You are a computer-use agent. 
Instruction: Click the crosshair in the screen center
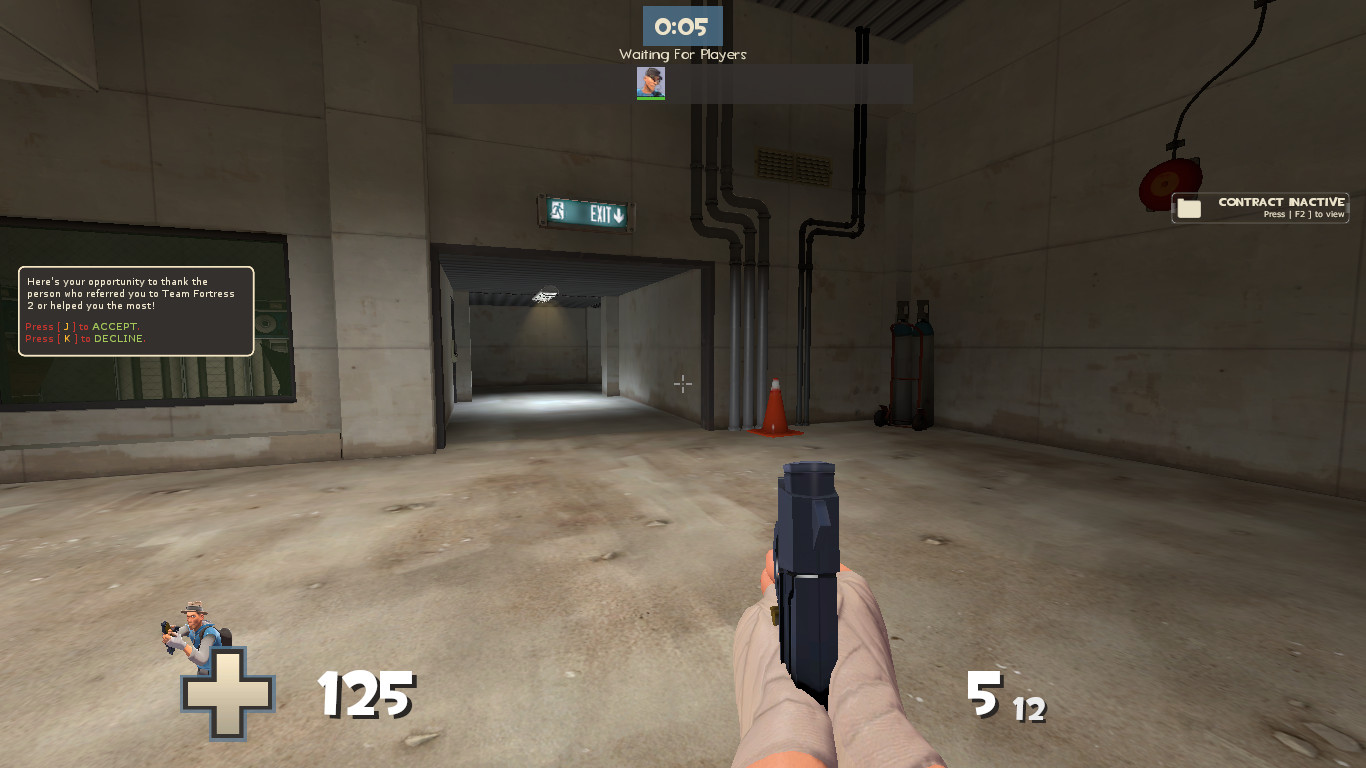[x=683, y=384]
